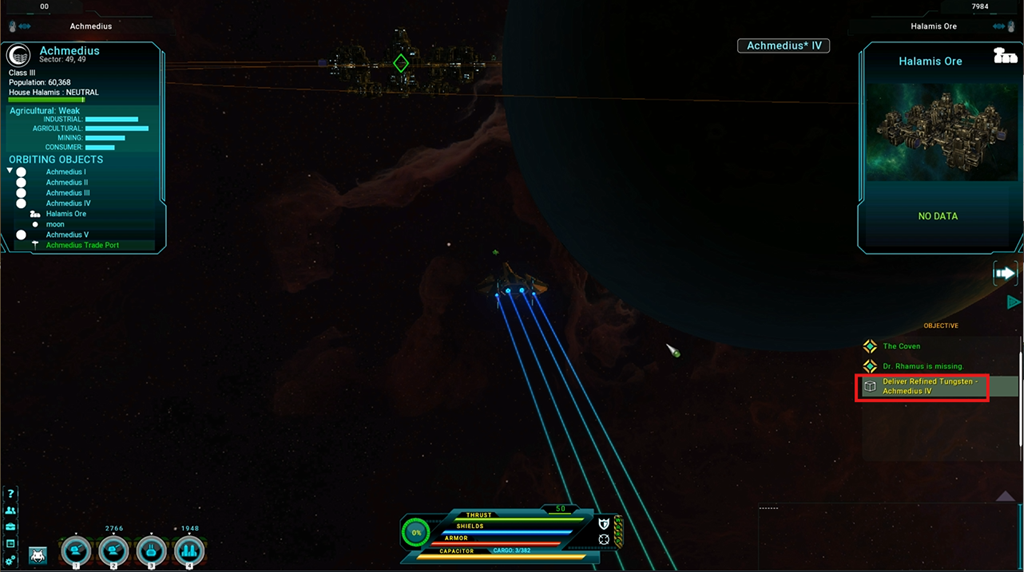Select Achmedius Trade Port in orbiting objects
The height and width of the screenshot is (572, 1024).
coord(82,245)
